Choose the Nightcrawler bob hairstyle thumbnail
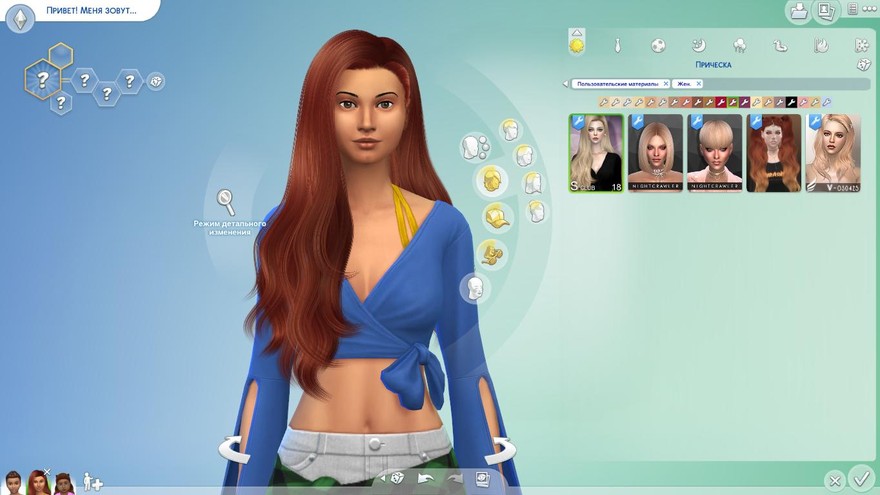The width and height of the screenshot is (880, 495). pos(655,153)
